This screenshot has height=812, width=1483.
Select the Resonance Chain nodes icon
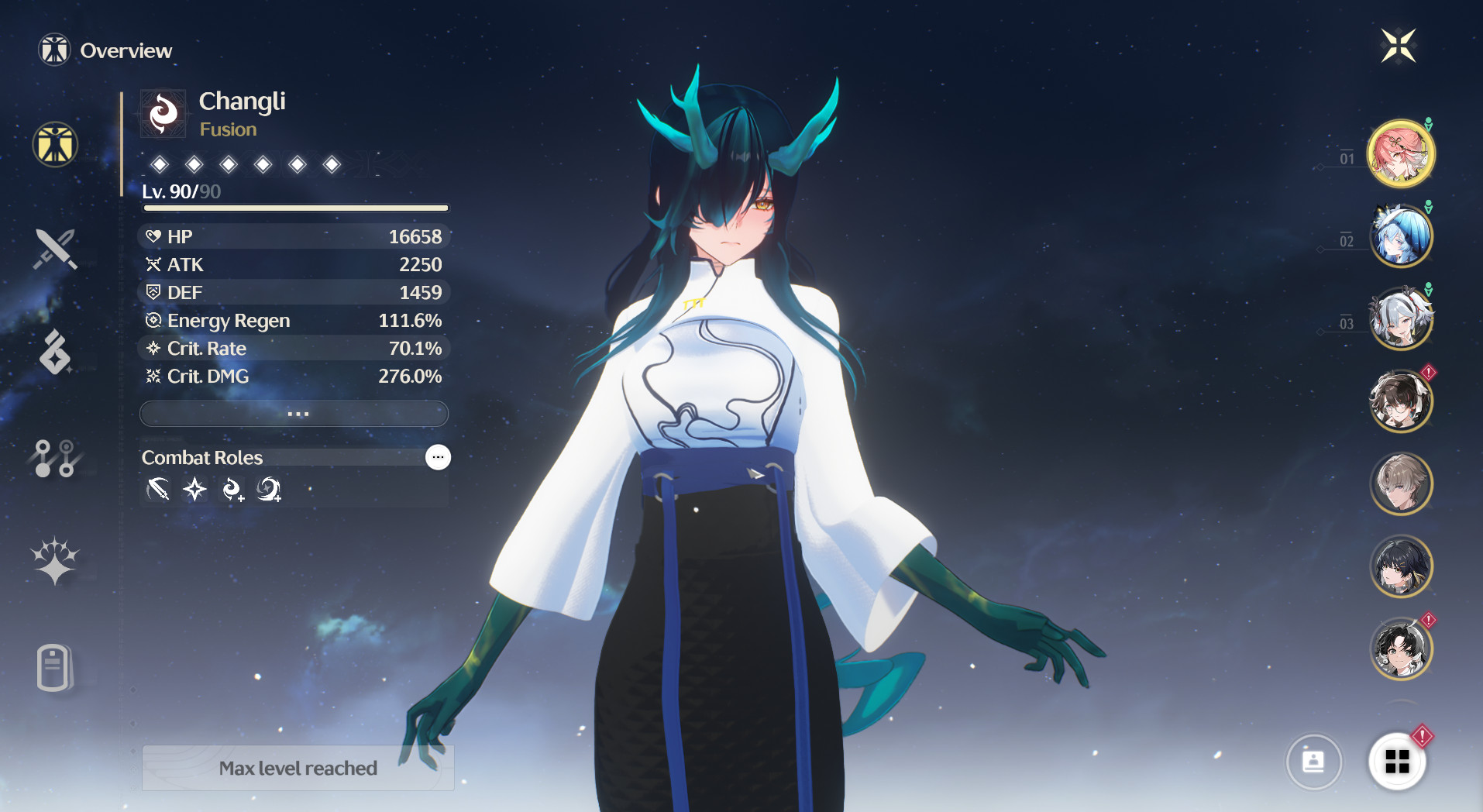[53, 459]
